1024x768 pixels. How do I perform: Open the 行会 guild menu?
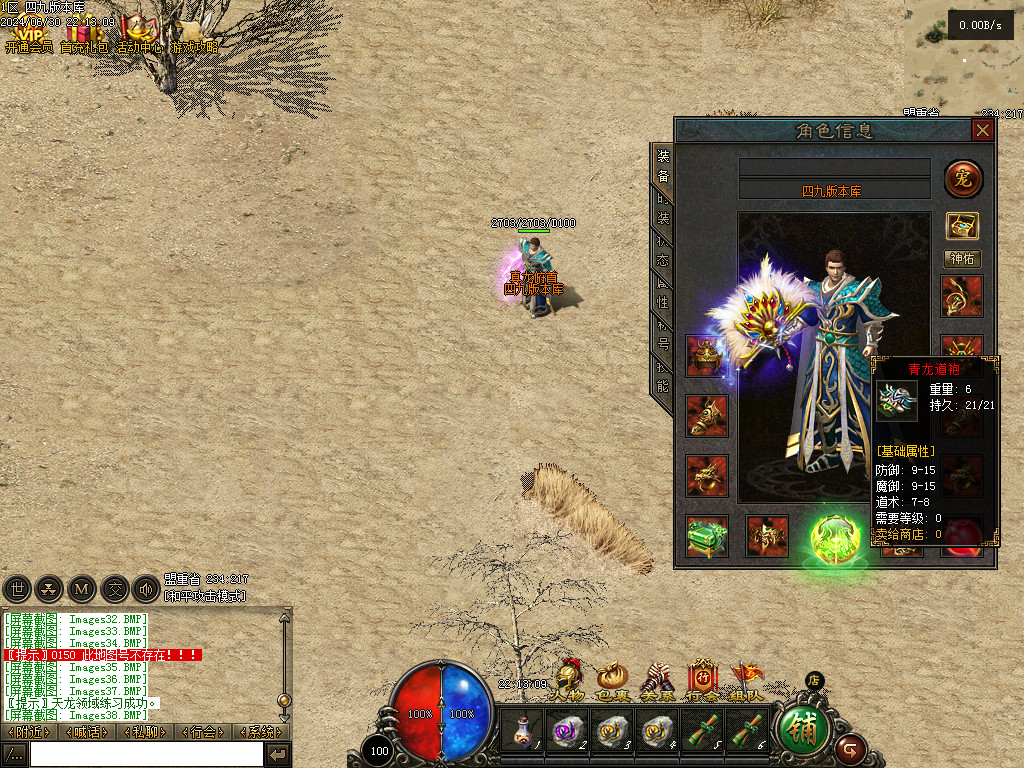[702, 680]
